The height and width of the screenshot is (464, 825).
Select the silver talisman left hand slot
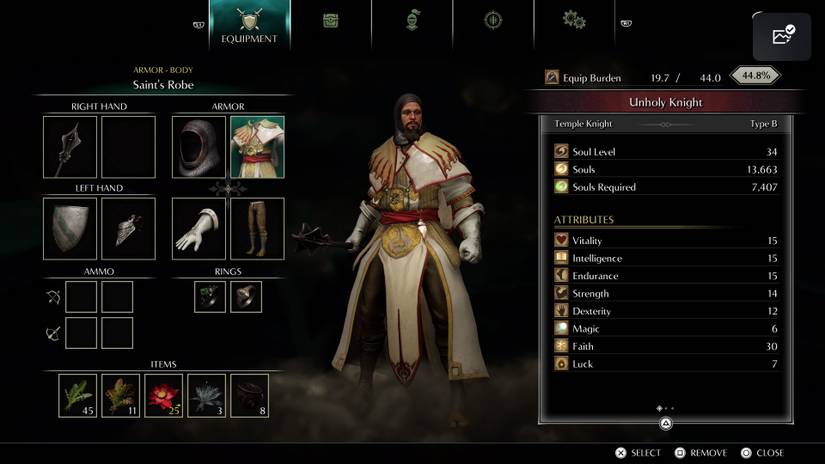pos(128,228)
